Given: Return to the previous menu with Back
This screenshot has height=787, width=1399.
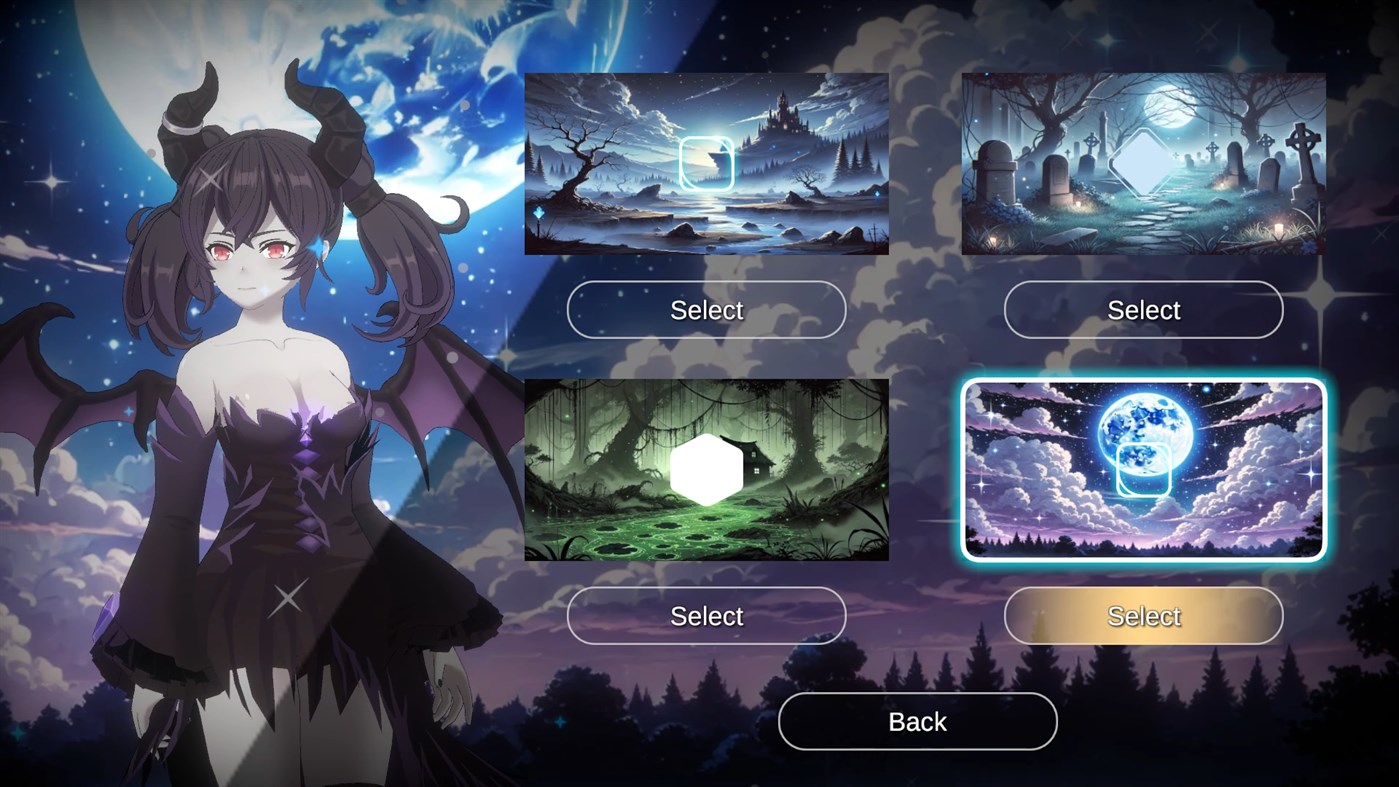Looking at the screenshot, I should click(916, 721).
